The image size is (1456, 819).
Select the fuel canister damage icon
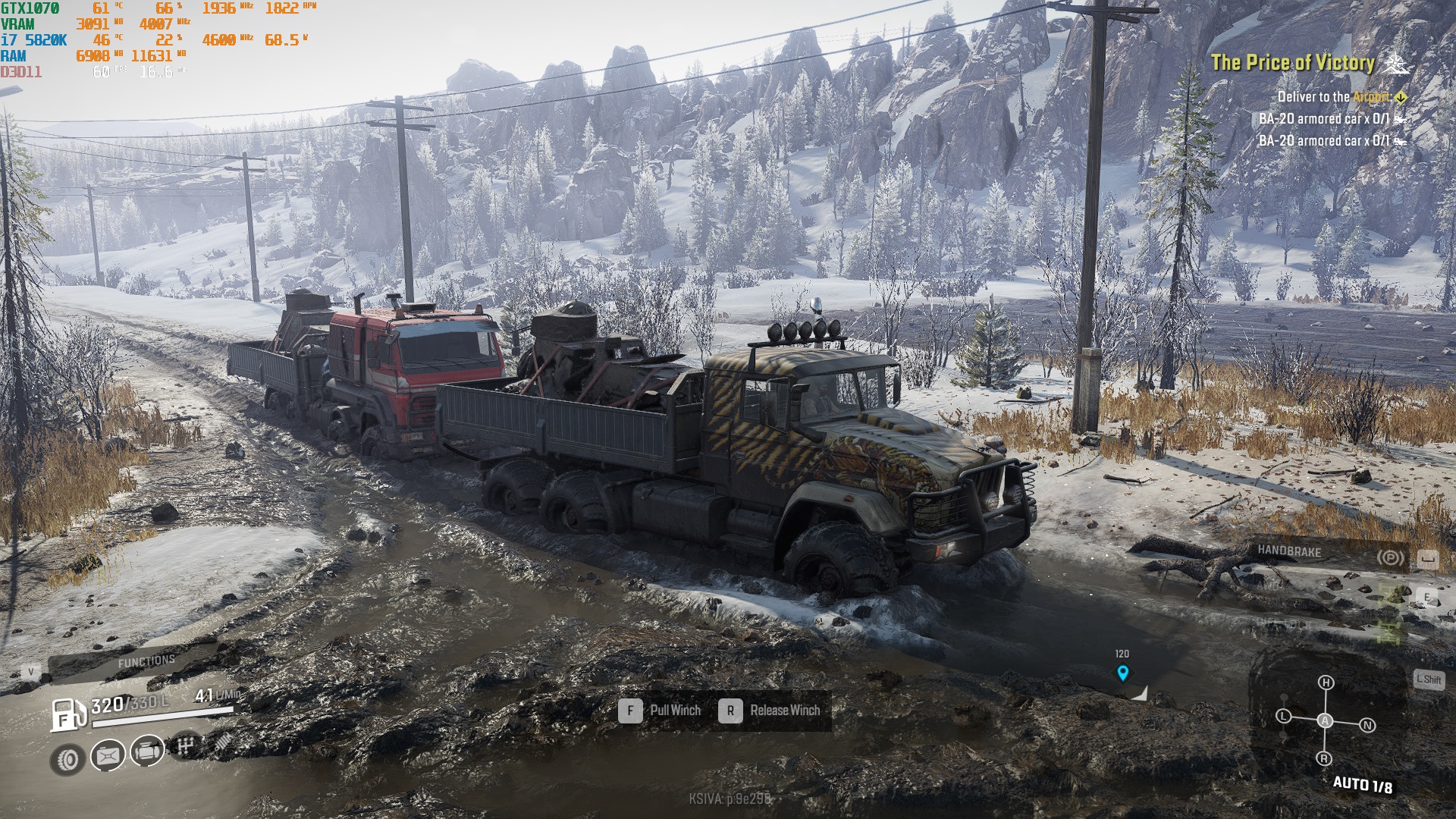108,755
